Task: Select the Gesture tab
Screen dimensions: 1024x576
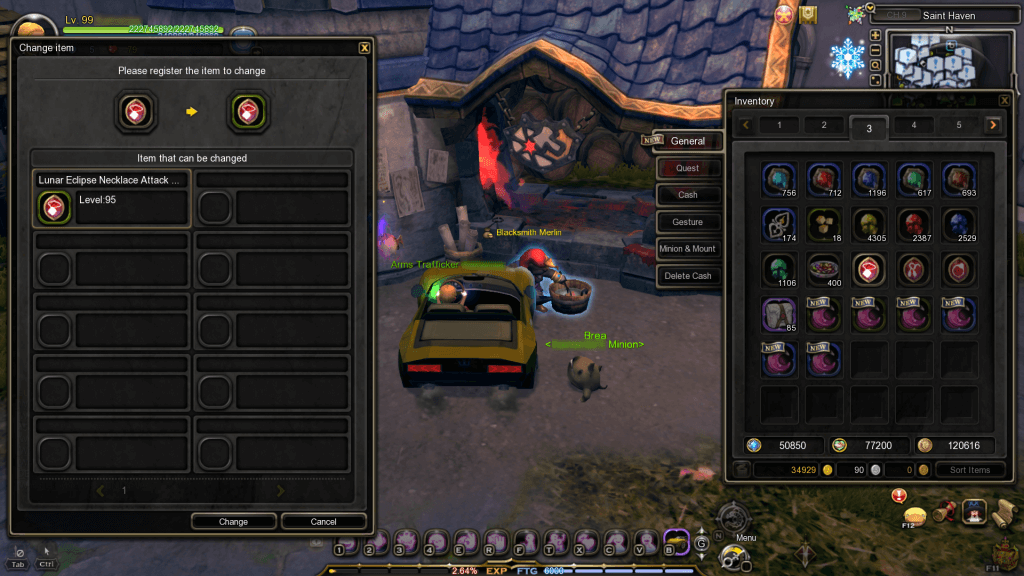Action: (687, 222)
